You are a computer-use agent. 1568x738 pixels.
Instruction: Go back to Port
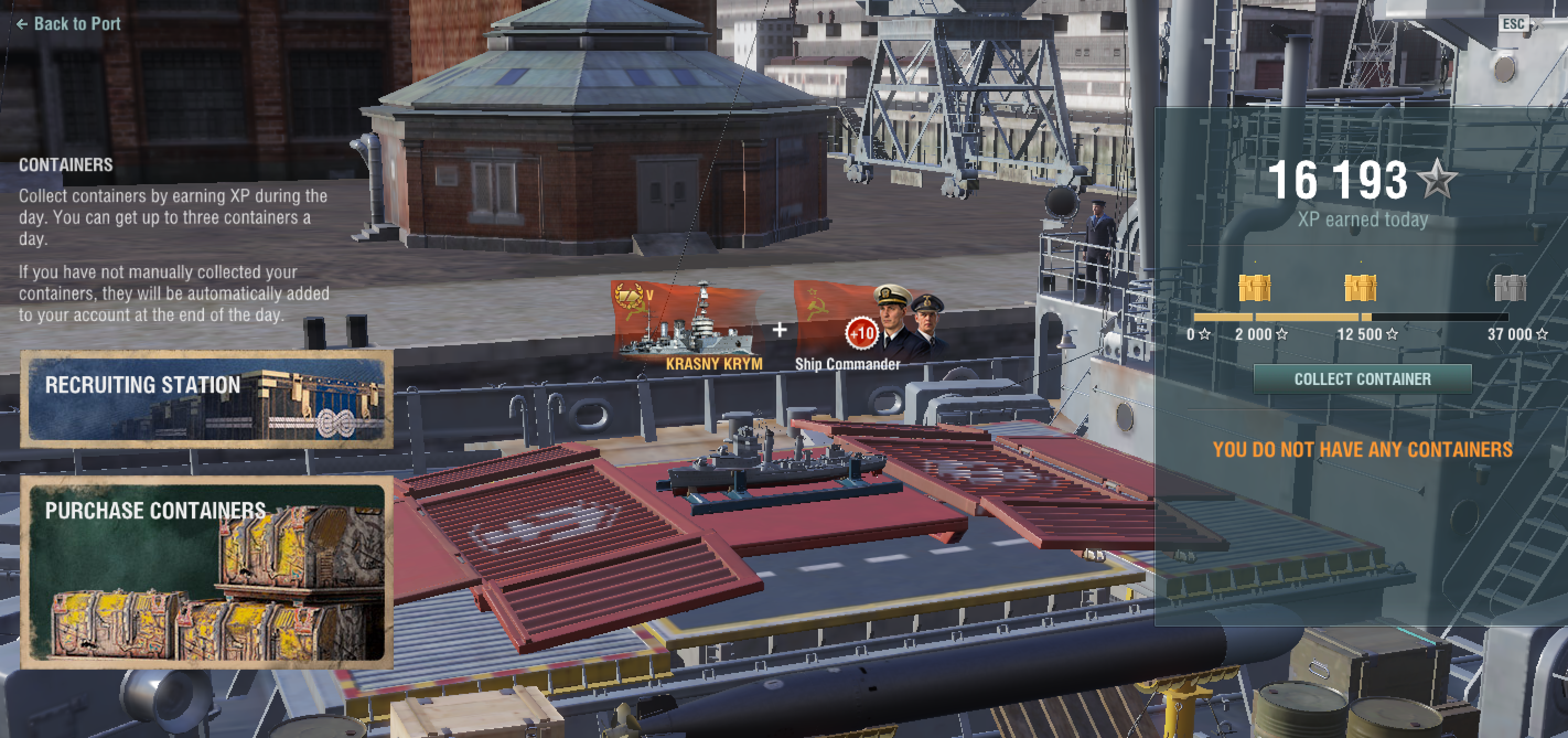[69, 24]
